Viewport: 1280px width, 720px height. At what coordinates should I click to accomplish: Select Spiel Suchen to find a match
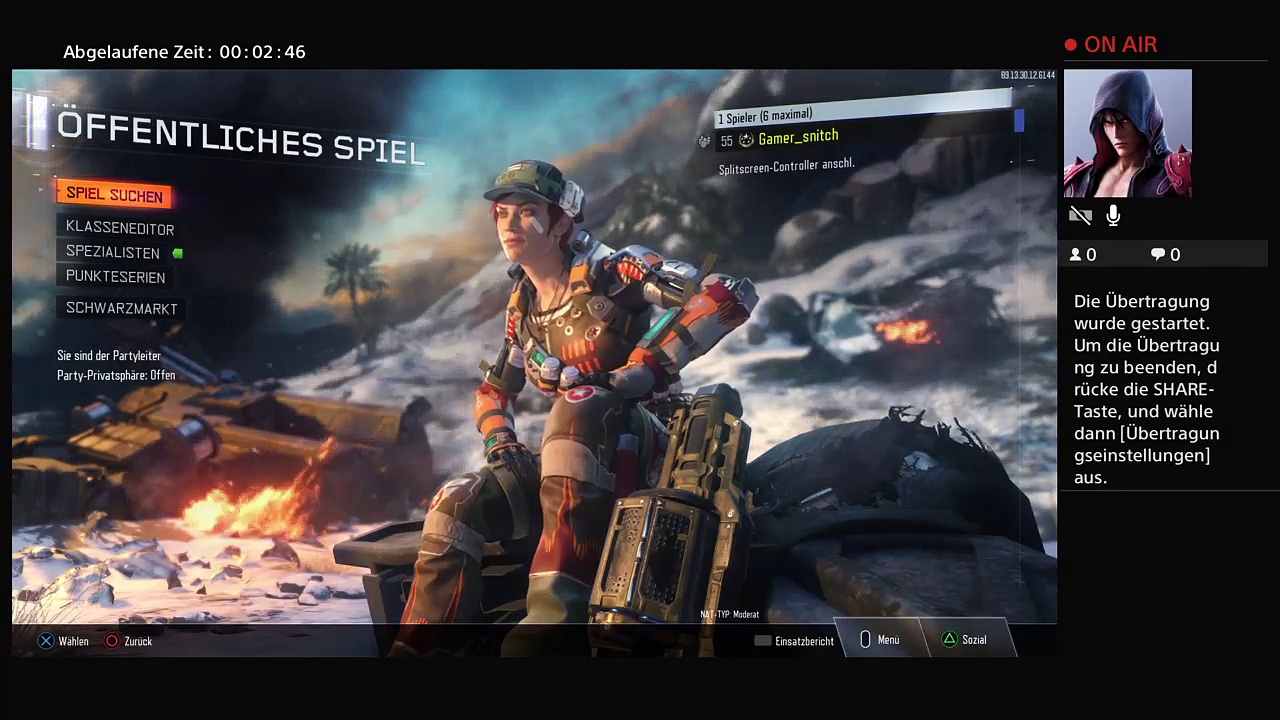click(114, 195)
